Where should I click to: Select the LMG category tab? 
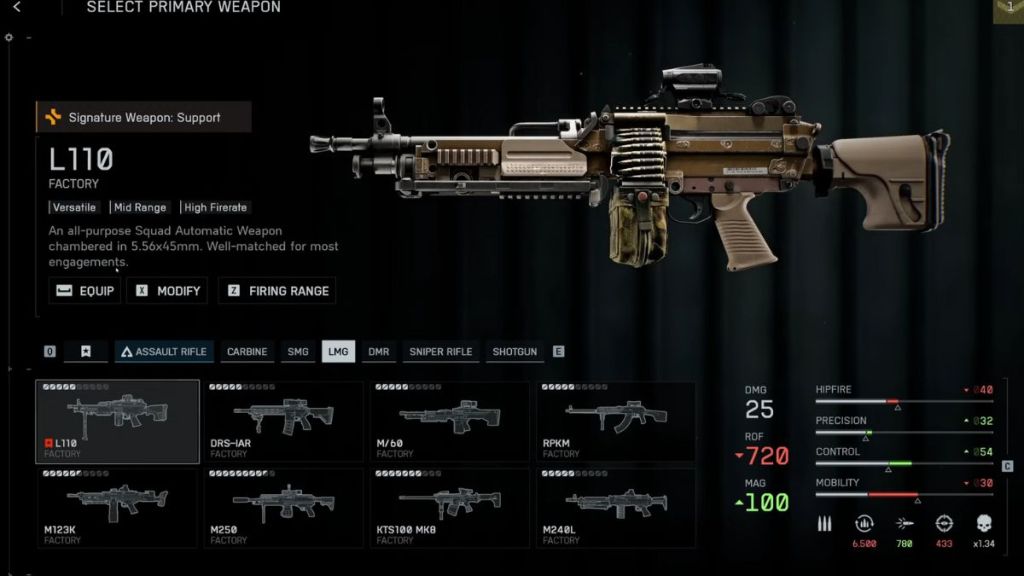(338, 352)
